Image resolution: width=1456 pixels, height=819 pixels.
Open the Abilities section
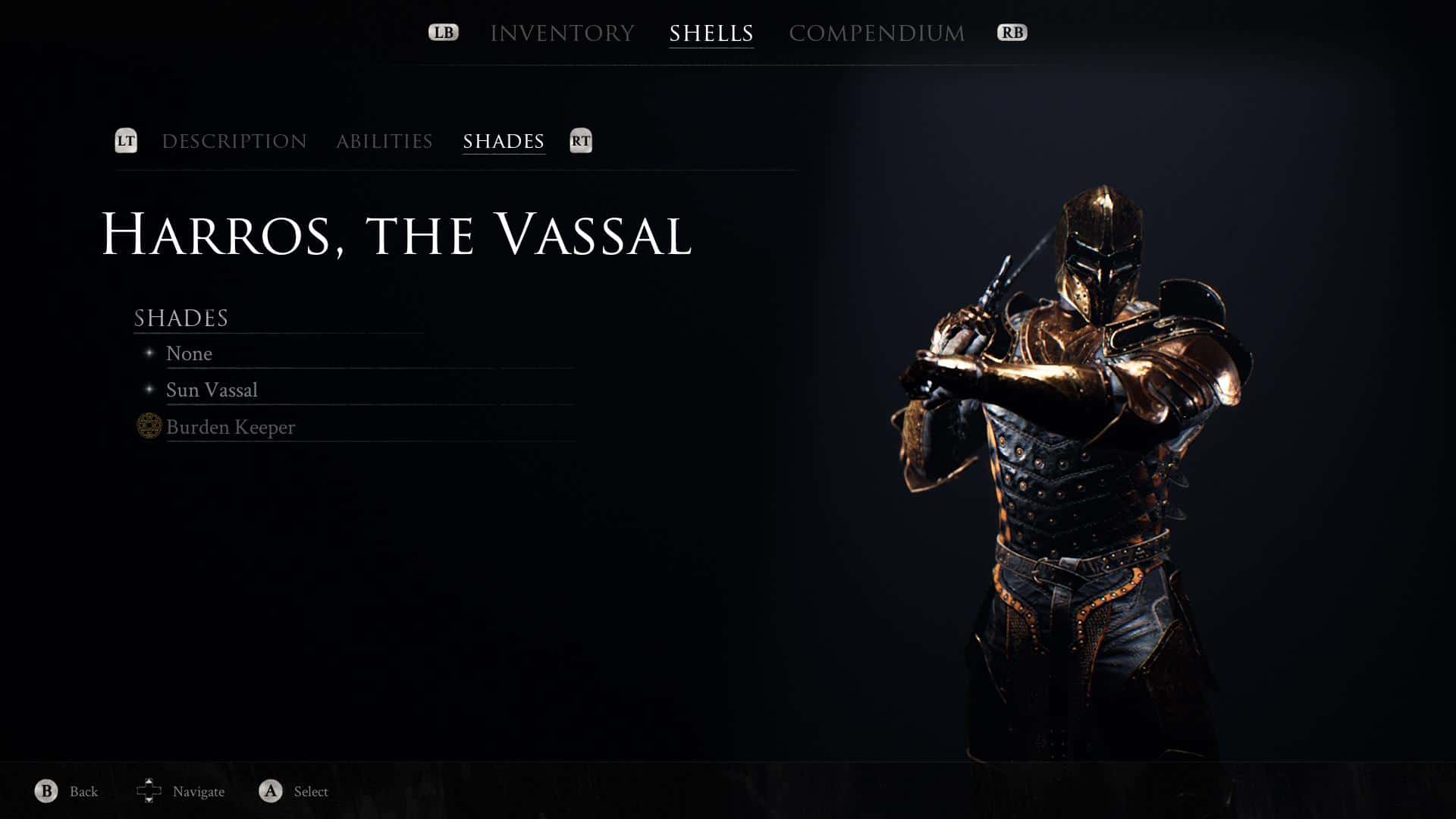click(x=384, y=141)
